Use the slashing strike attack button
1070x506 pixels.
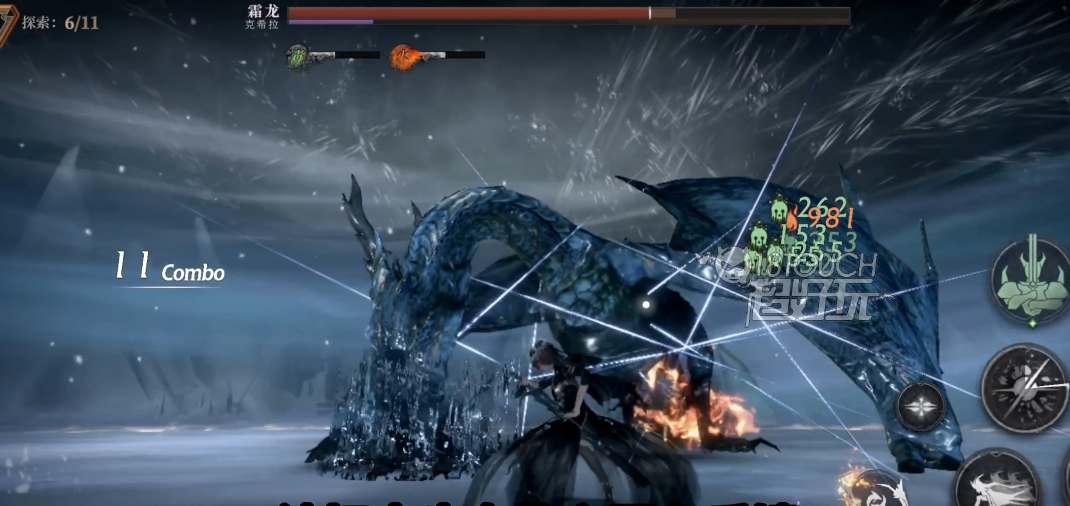coord(1026,388)
